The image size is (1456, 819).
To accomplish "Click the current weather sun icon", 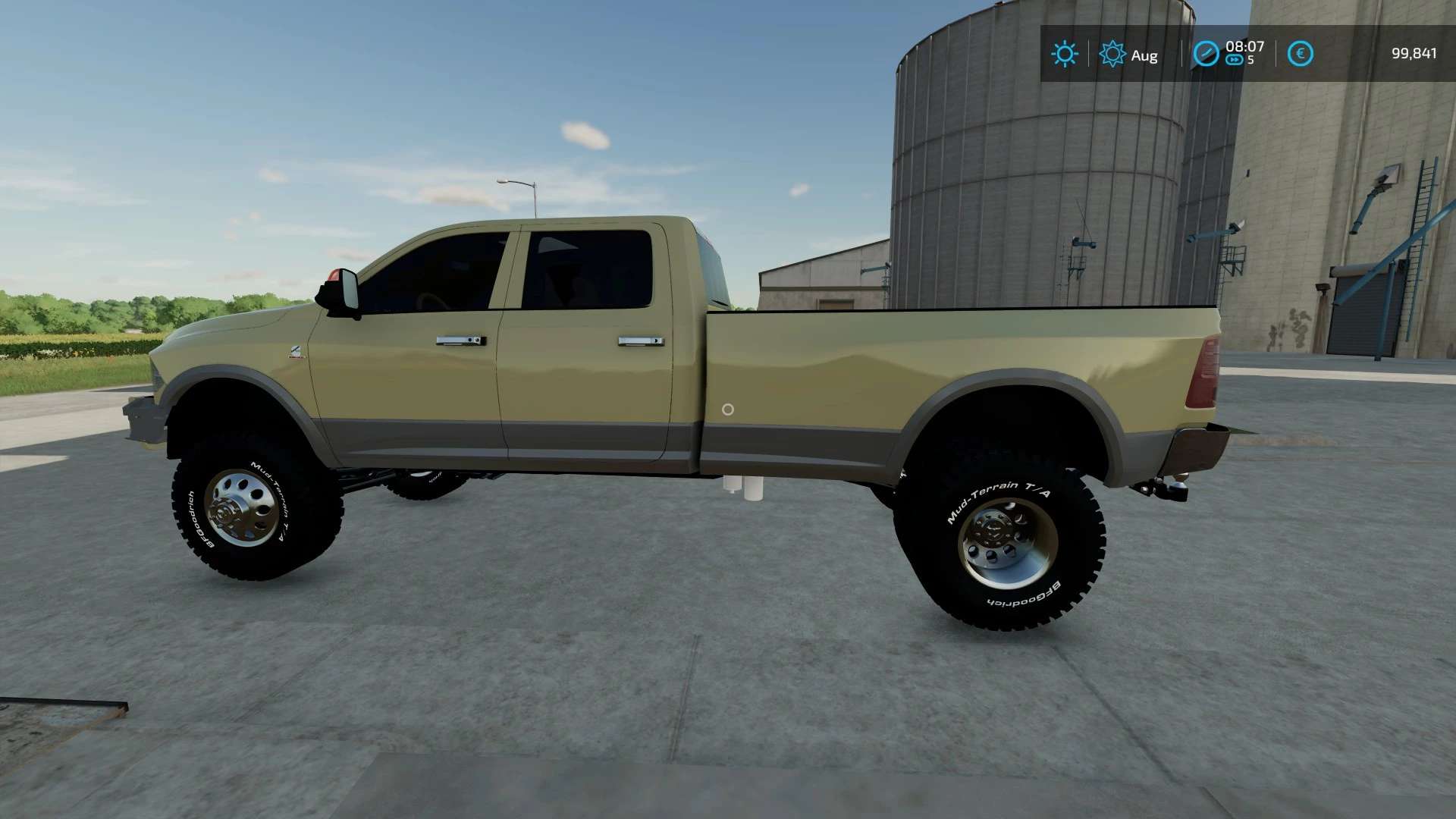I will pyautogui.click(x=1065, y=53).
